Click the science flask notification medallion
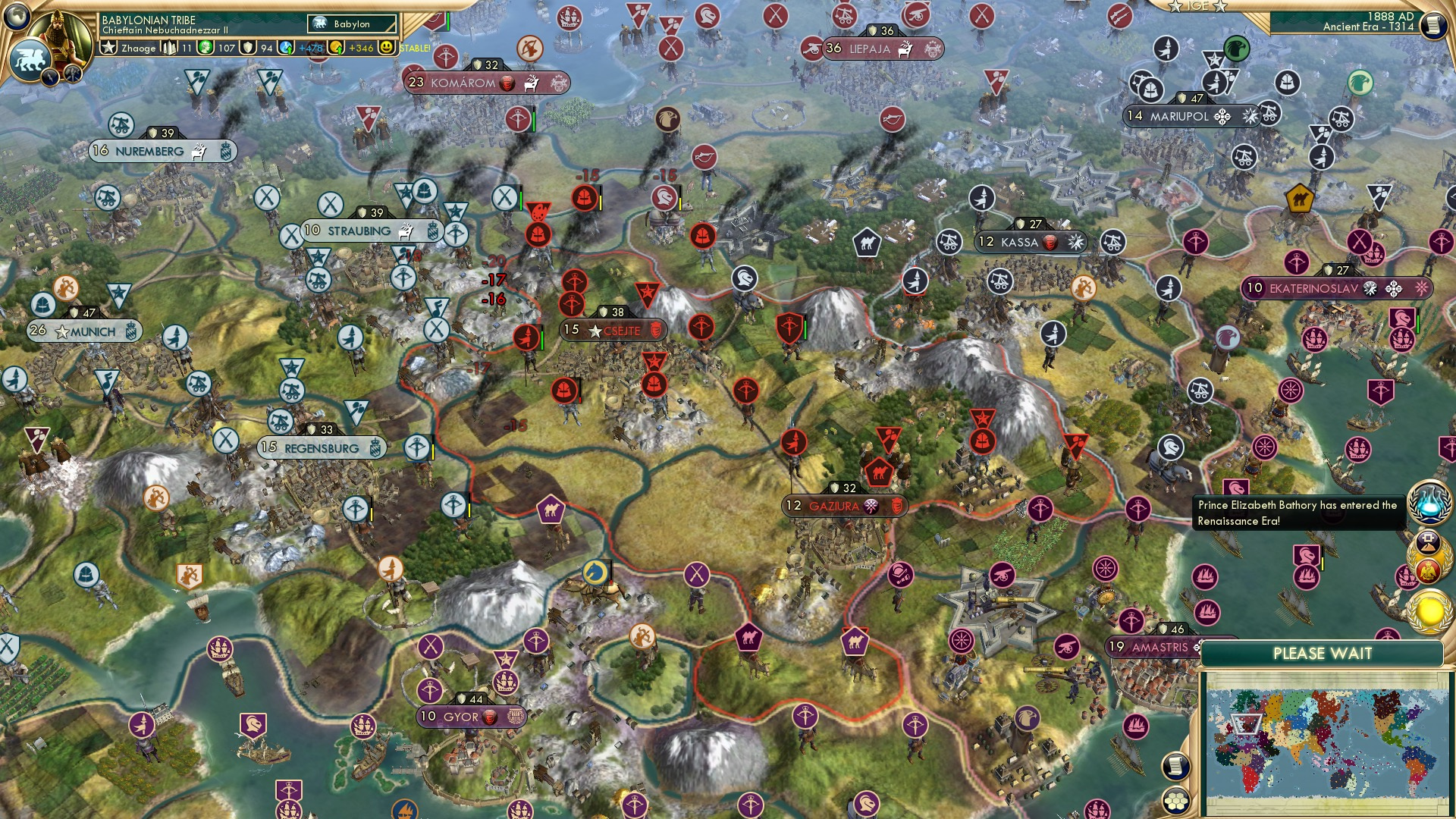The image size is (1456, 819). [1428, 503]
